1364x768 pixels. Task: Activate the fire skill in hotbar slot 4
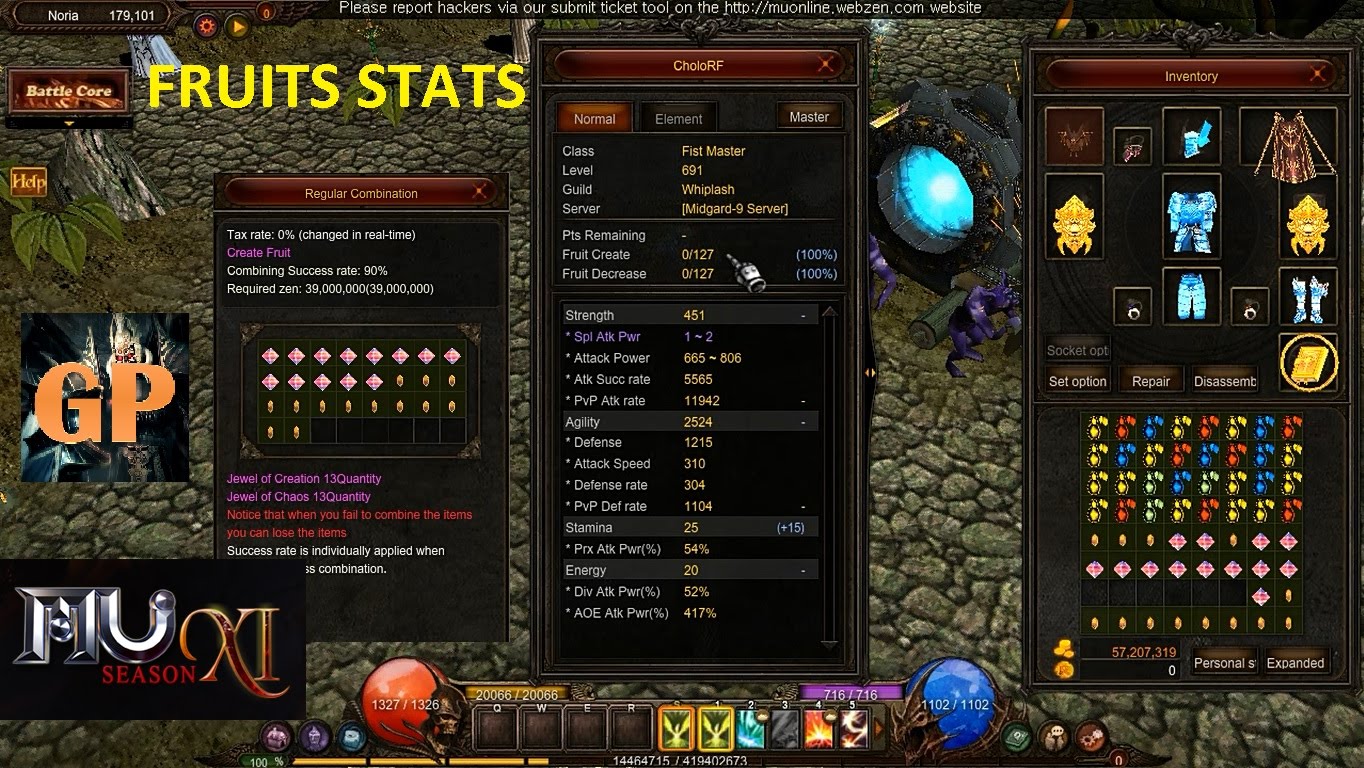(820, 728)
